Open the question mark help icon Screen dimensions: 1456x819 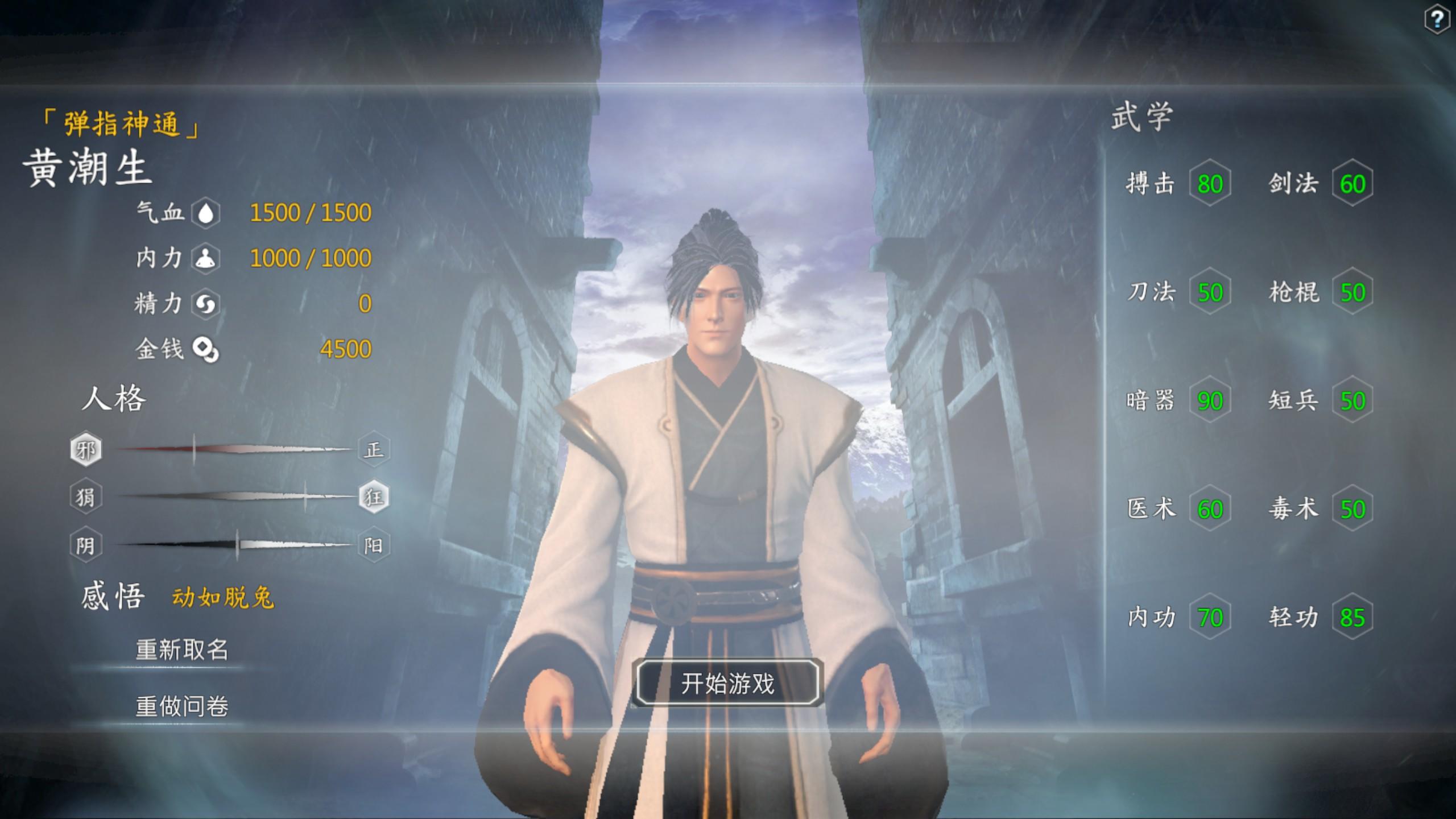click(1437, 20)
